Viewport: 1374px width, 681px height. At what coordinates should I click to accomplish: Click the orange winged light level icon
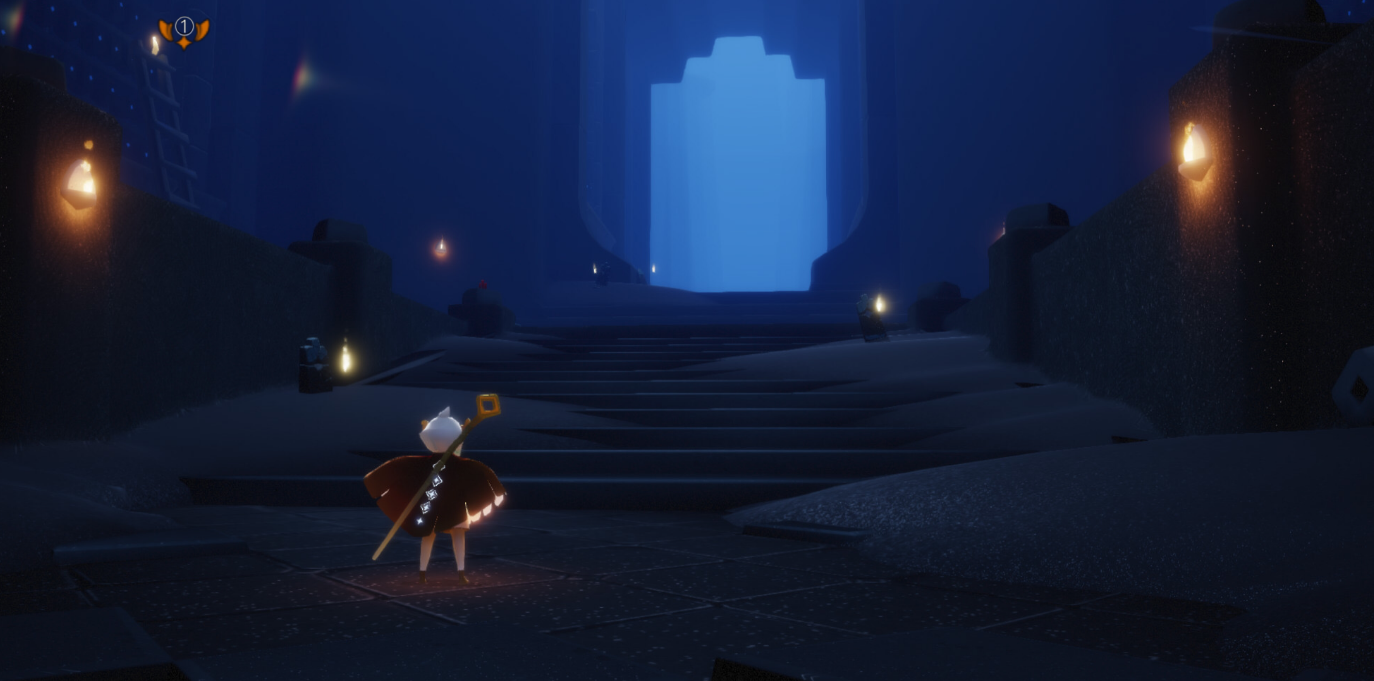tap(184, 31)
